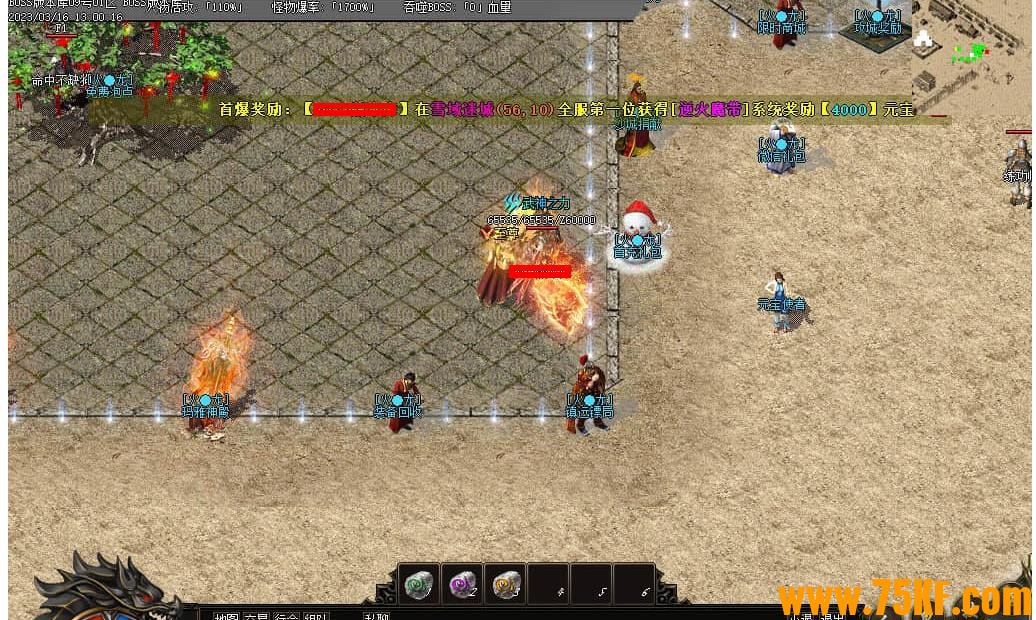Screen dimensions: 1036x620
Task: Open the 地图 (map) button
Action: tap(226, 615)
